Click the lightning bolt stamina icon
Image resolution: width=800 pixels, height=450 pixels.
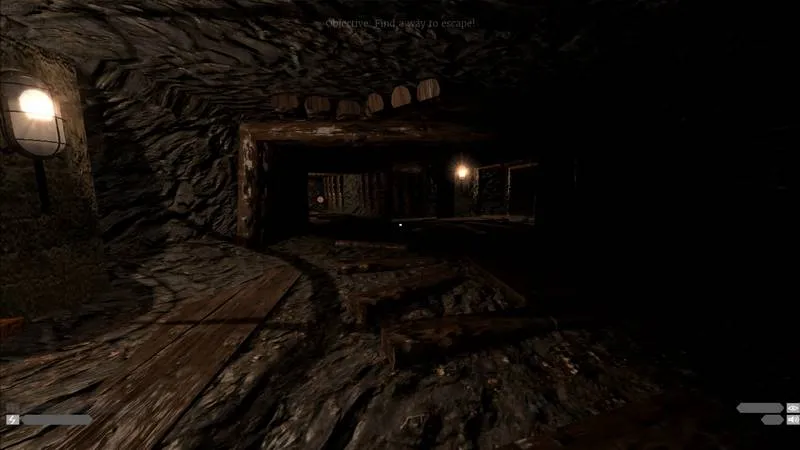coord(13,420)
